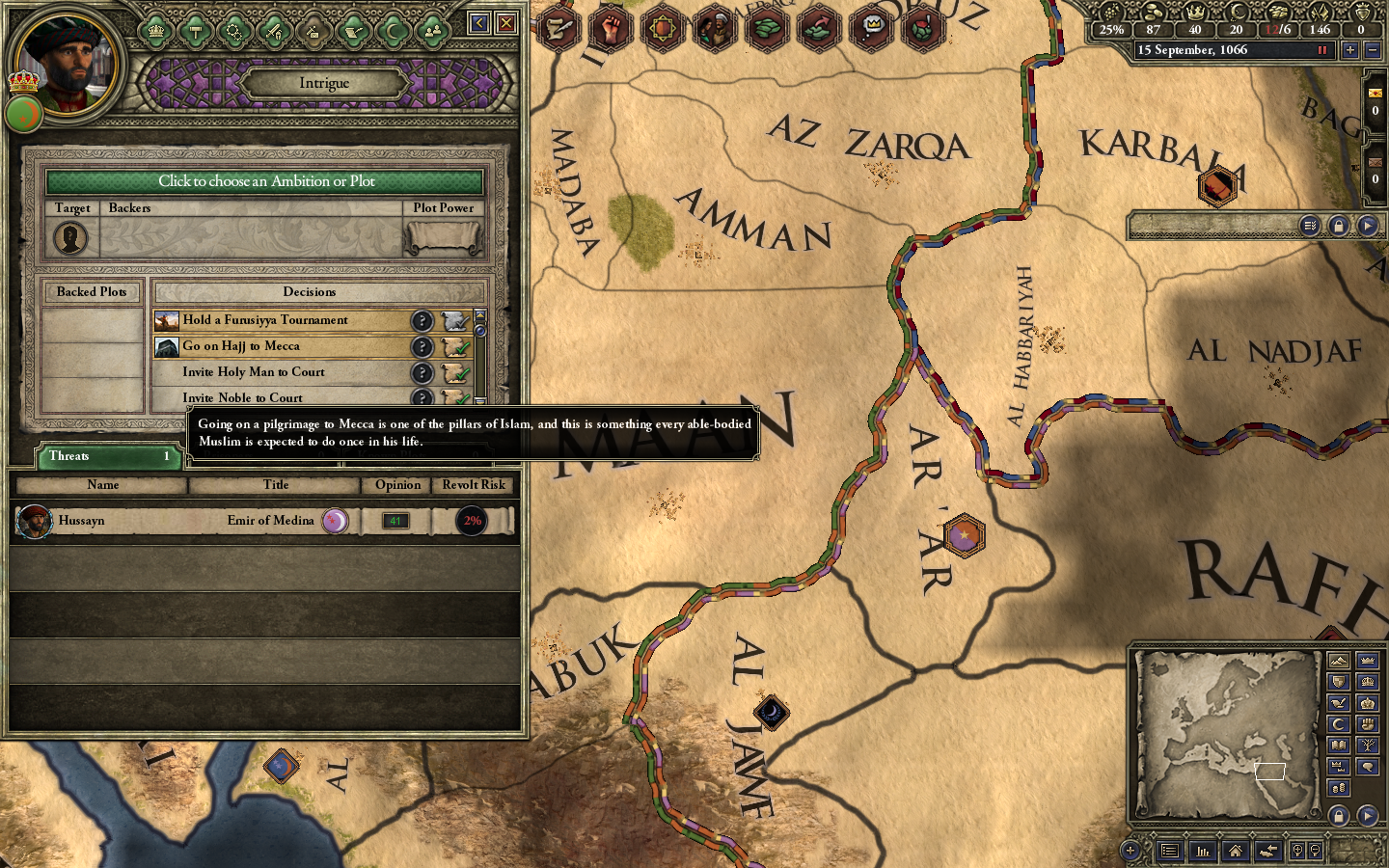
Task: Expand minimap options with the plus button
Action: click(1130, 852)
